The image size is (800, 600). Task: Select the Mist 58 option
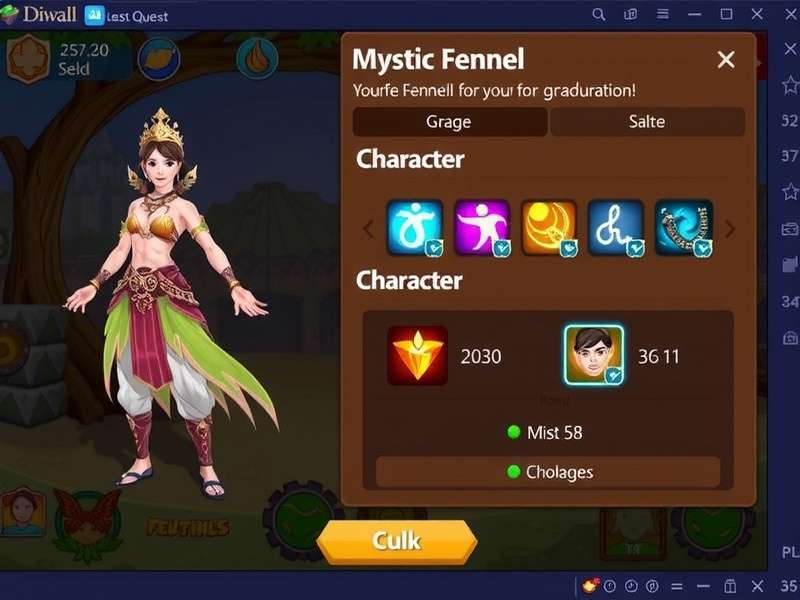(545, 433)
